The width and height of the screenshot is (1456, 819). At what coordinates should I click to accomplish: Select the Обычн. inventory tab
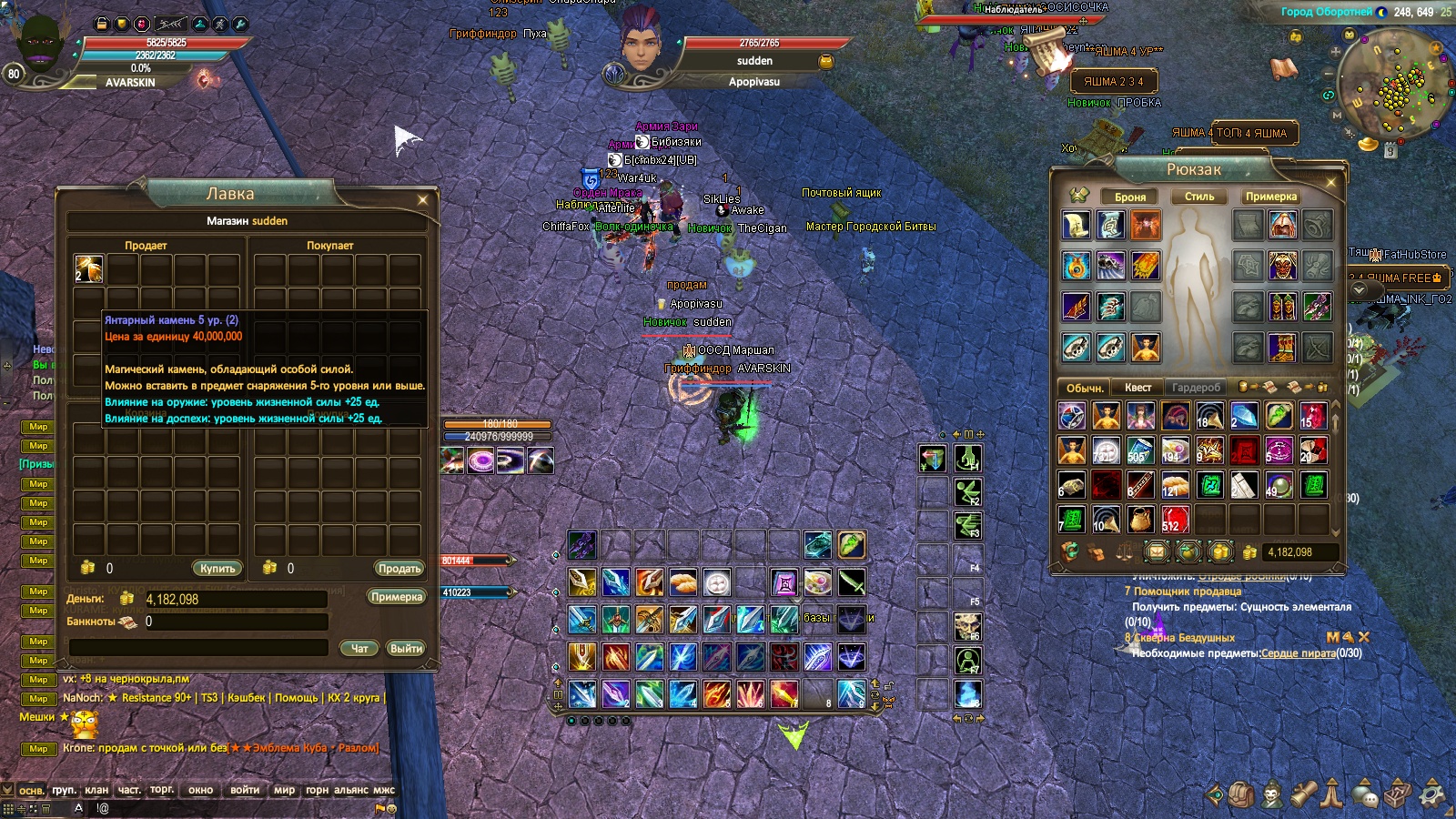click(x=1085, y=388)
